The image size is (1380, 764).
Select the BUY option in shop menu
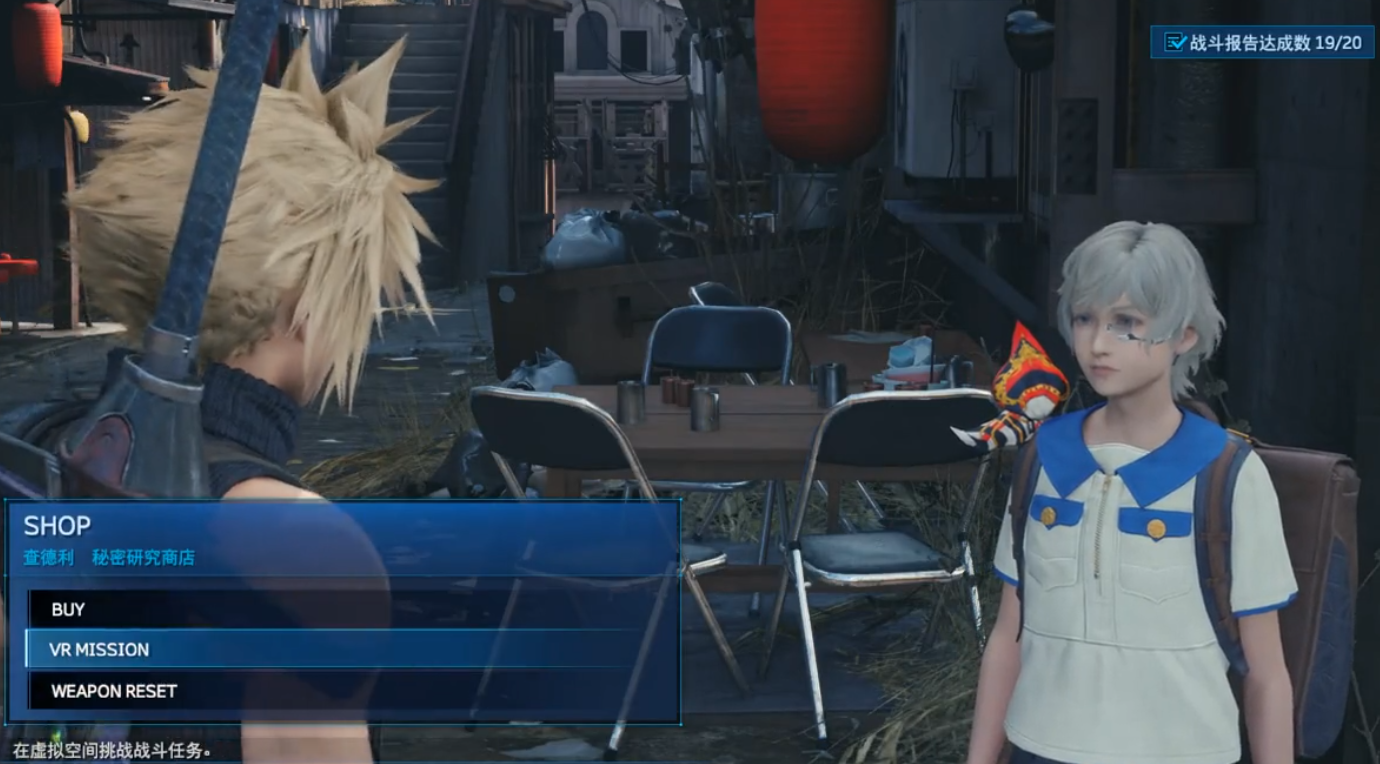(69, 609)
